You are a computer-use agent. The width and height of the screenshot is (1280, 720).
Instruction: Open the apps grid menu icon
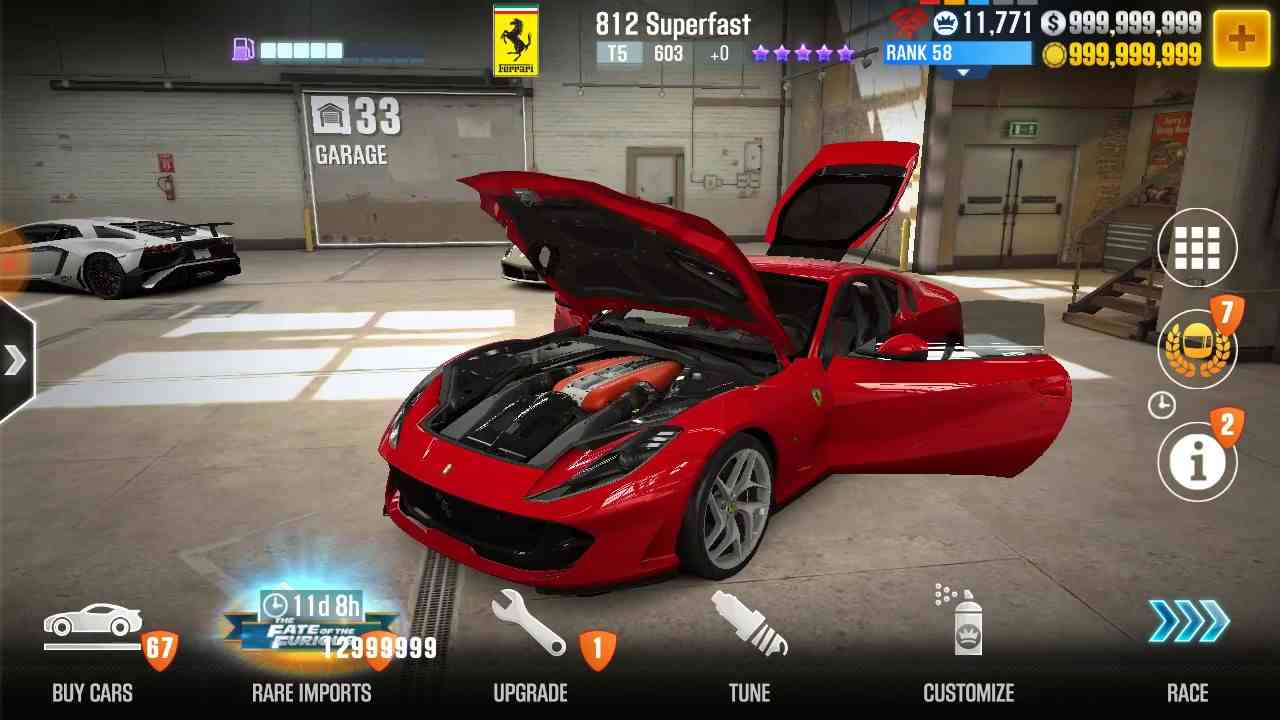pyautogui.click(x=1197, y=247)
